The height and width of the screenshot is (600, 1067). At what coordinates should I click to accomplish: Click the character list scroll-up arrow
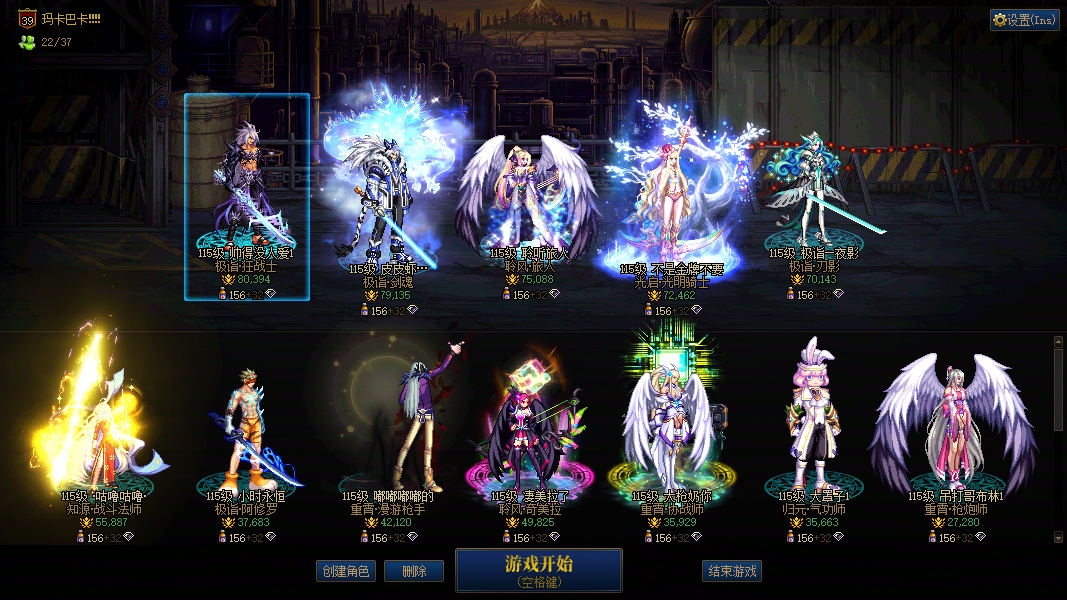(1058, 342)
